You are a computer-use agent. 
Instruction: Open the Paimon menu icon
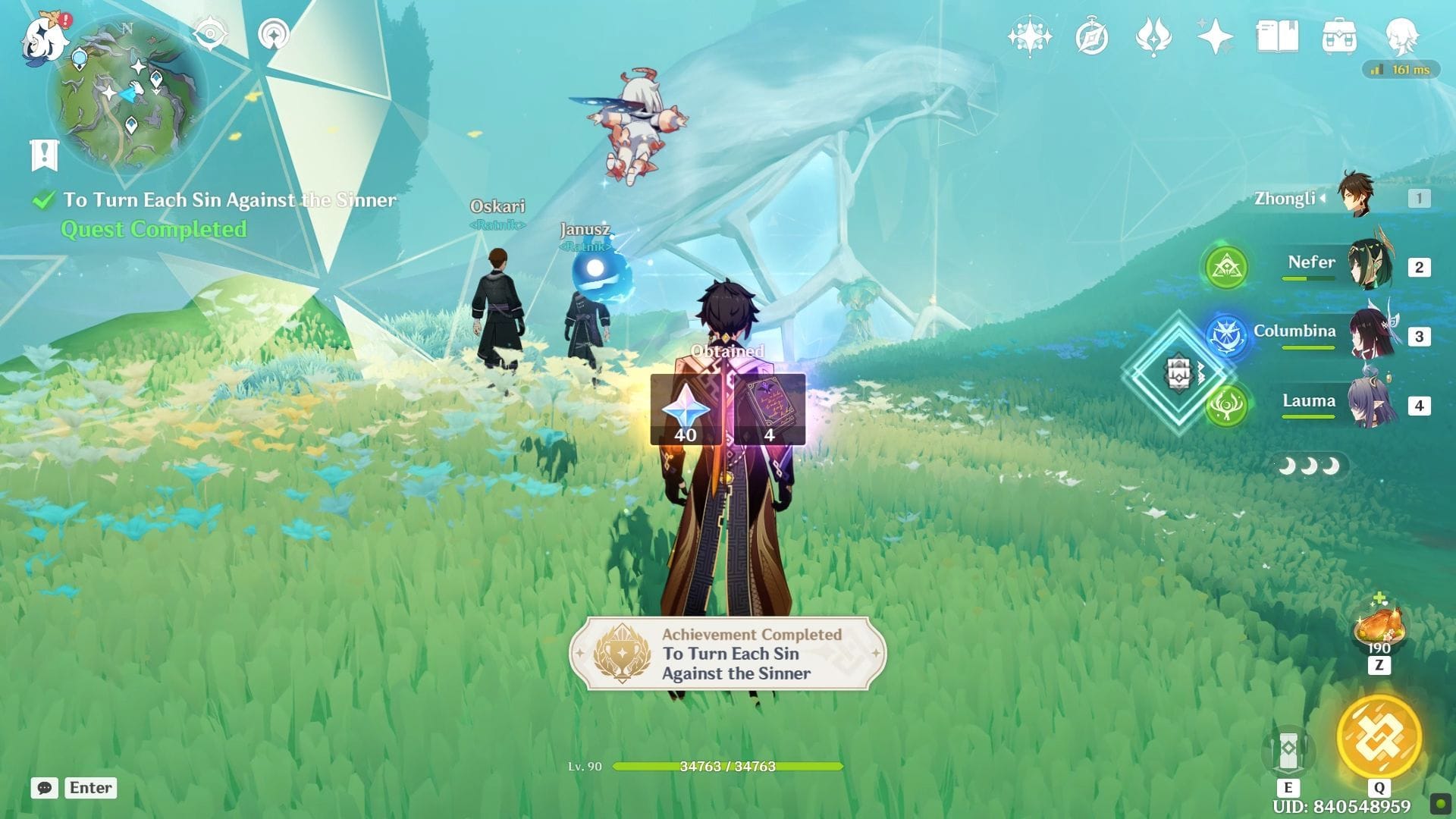coord(43,38)
